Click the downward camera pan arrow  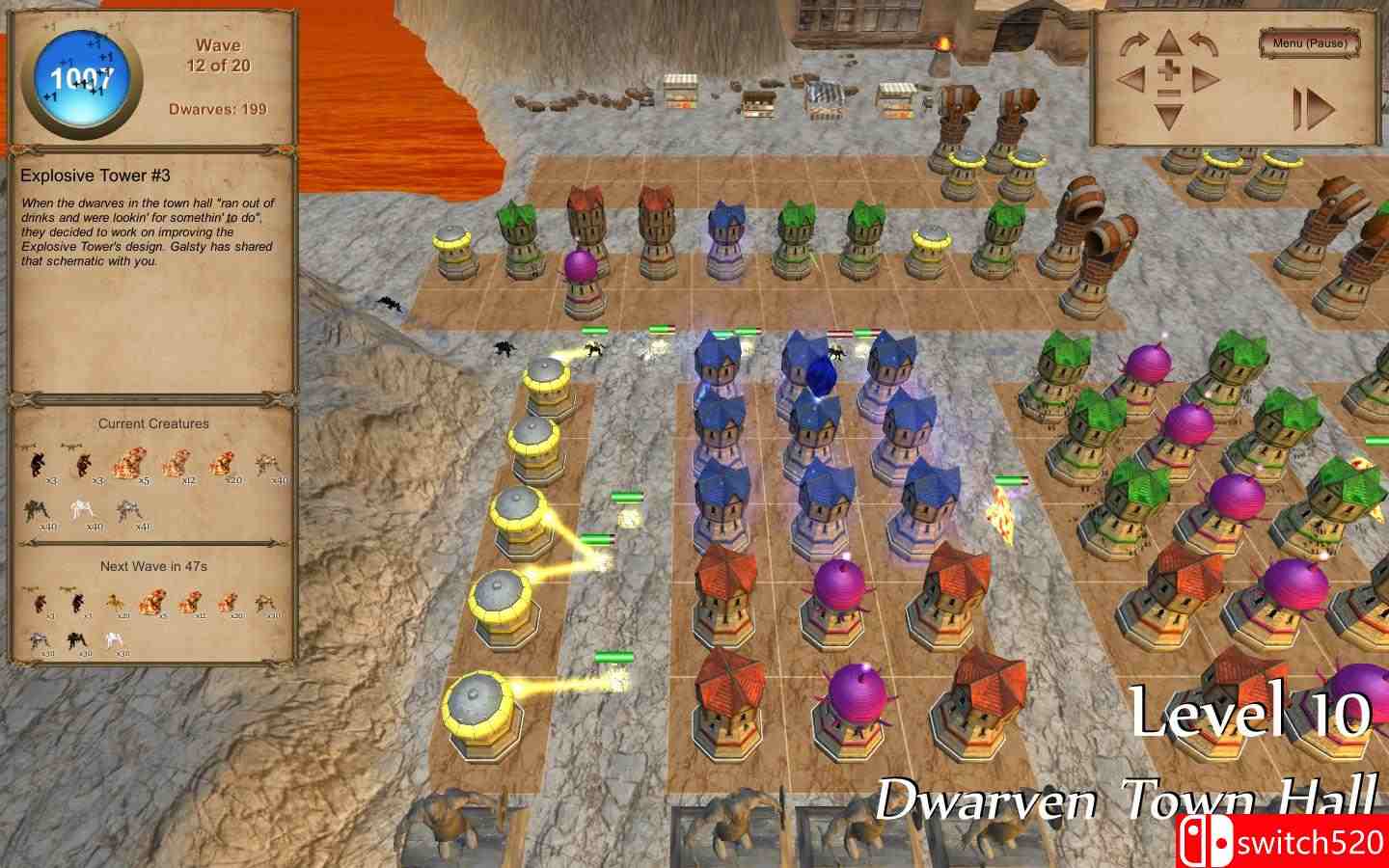[1169, 116]
